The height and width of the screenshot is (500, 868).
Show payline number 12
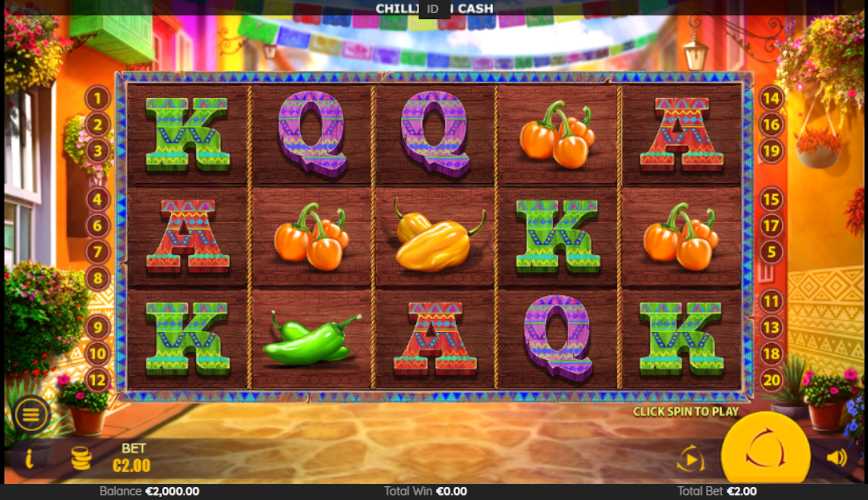tap(97, 379)
